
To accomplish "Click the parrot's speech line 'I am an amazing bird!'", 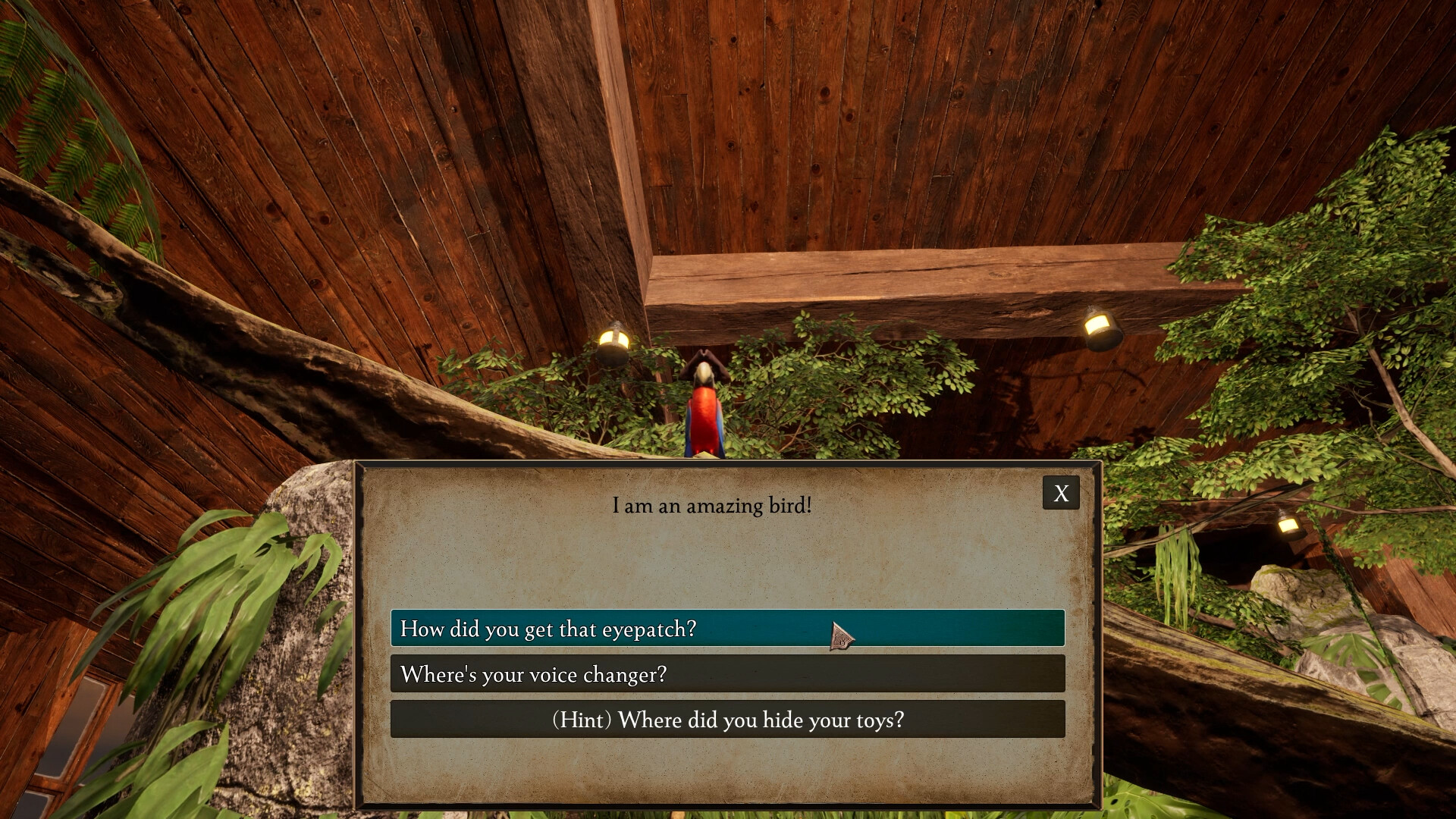I will point(710,505).
